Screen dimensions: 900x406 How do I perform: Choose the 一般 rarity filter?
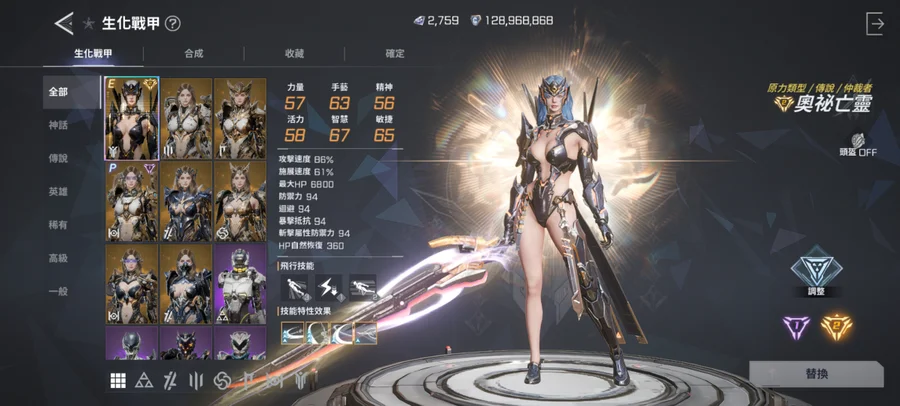pos(59,291)
